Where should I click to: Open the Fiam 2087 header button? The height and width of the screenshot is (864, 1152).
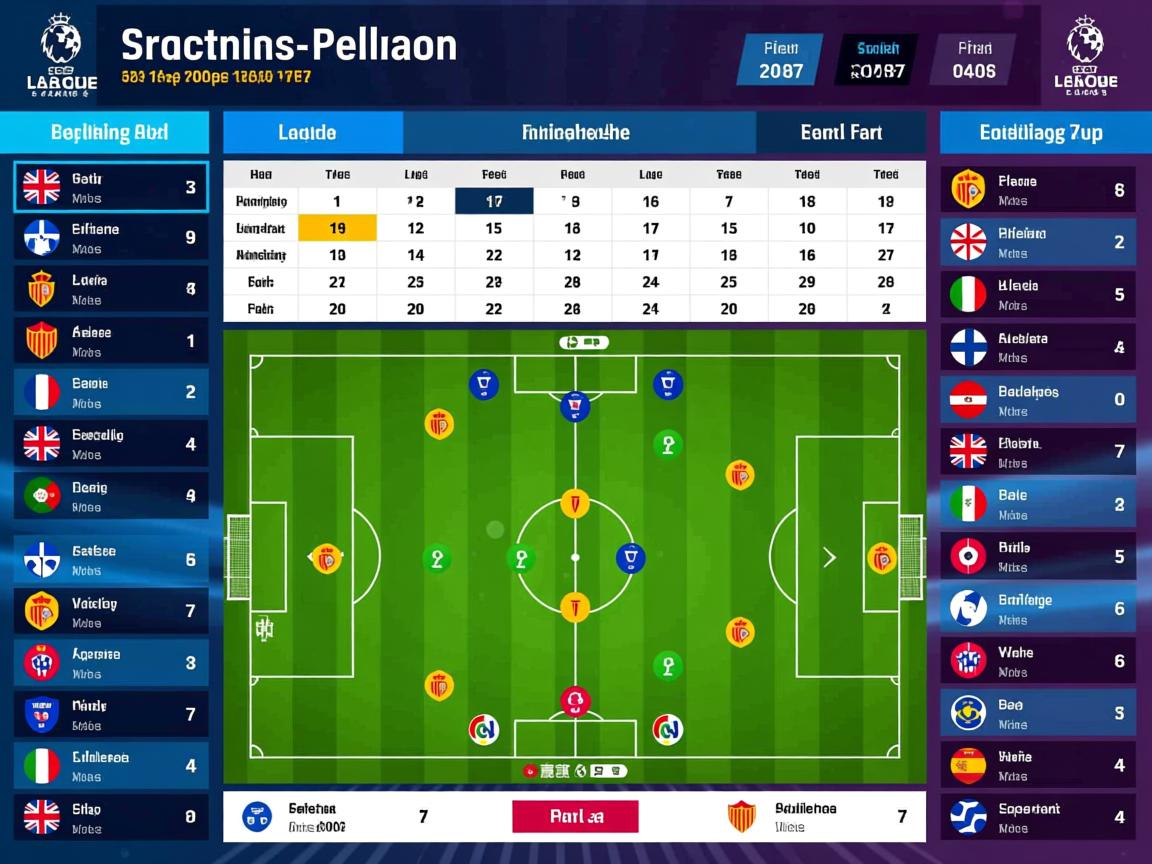[779, 59]
